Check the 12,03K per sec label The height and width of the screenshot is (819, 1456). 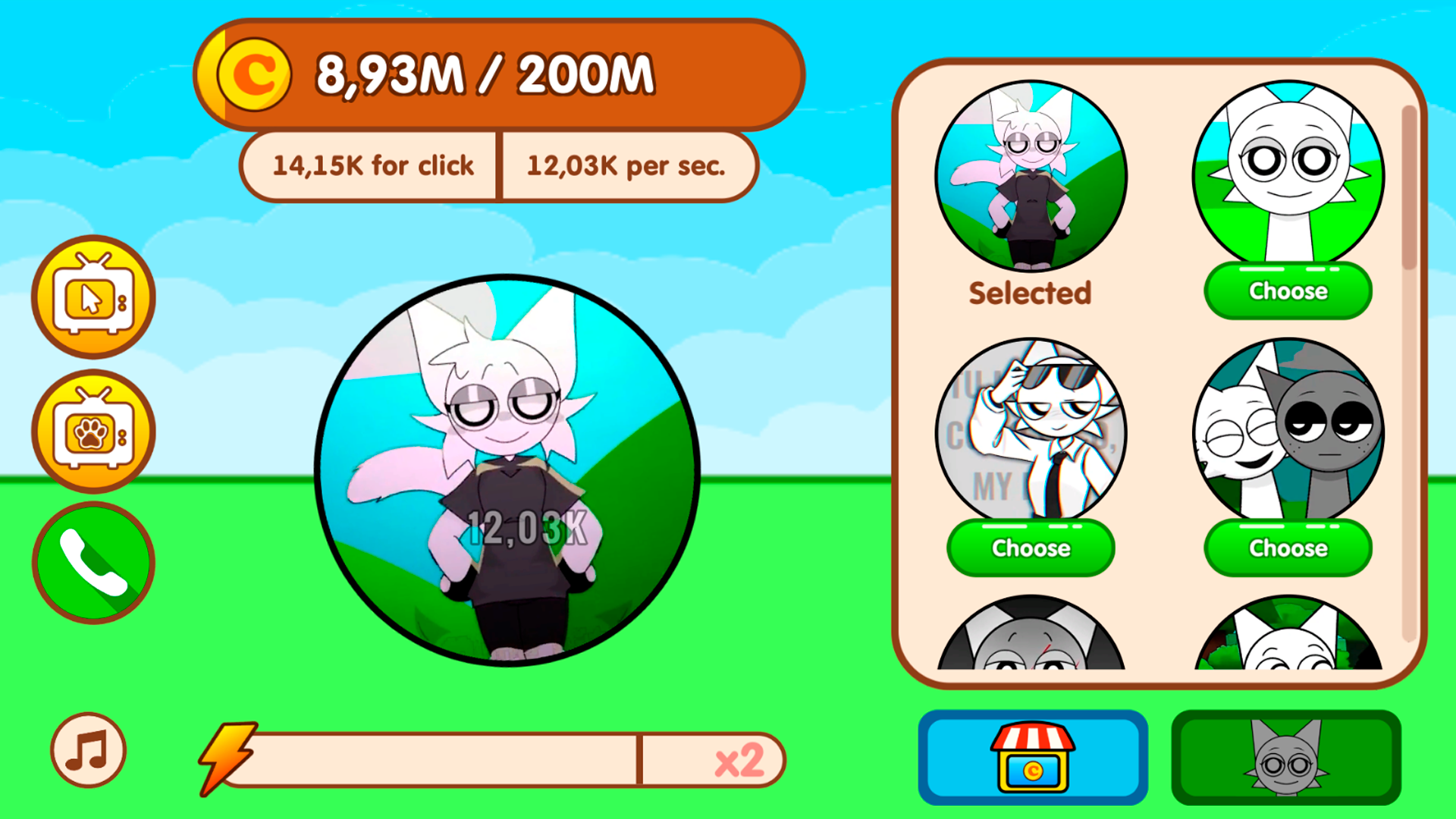coord(628,165)
